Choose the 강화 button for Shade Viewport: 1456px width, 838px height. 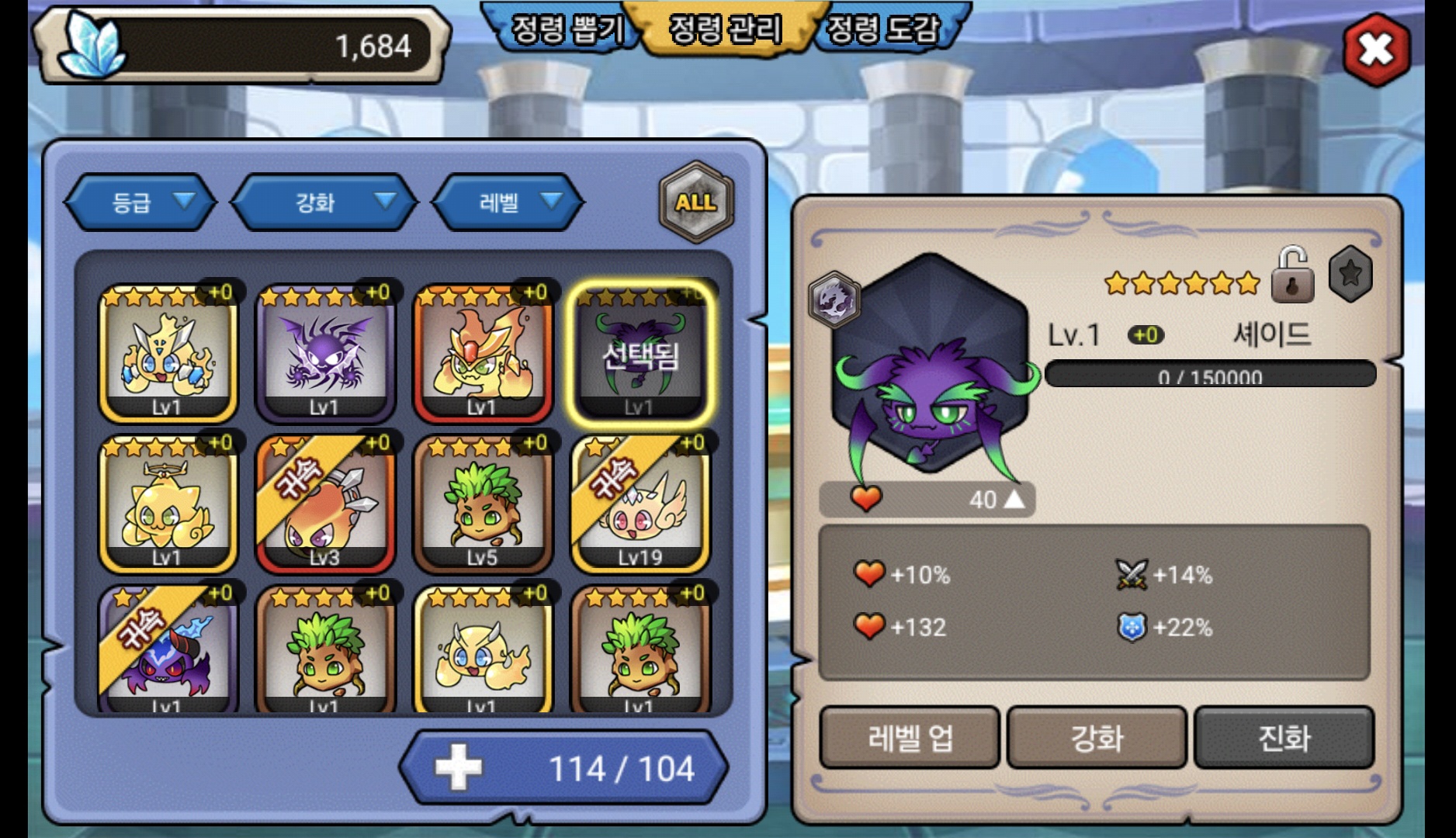[x=1097, y=738]
